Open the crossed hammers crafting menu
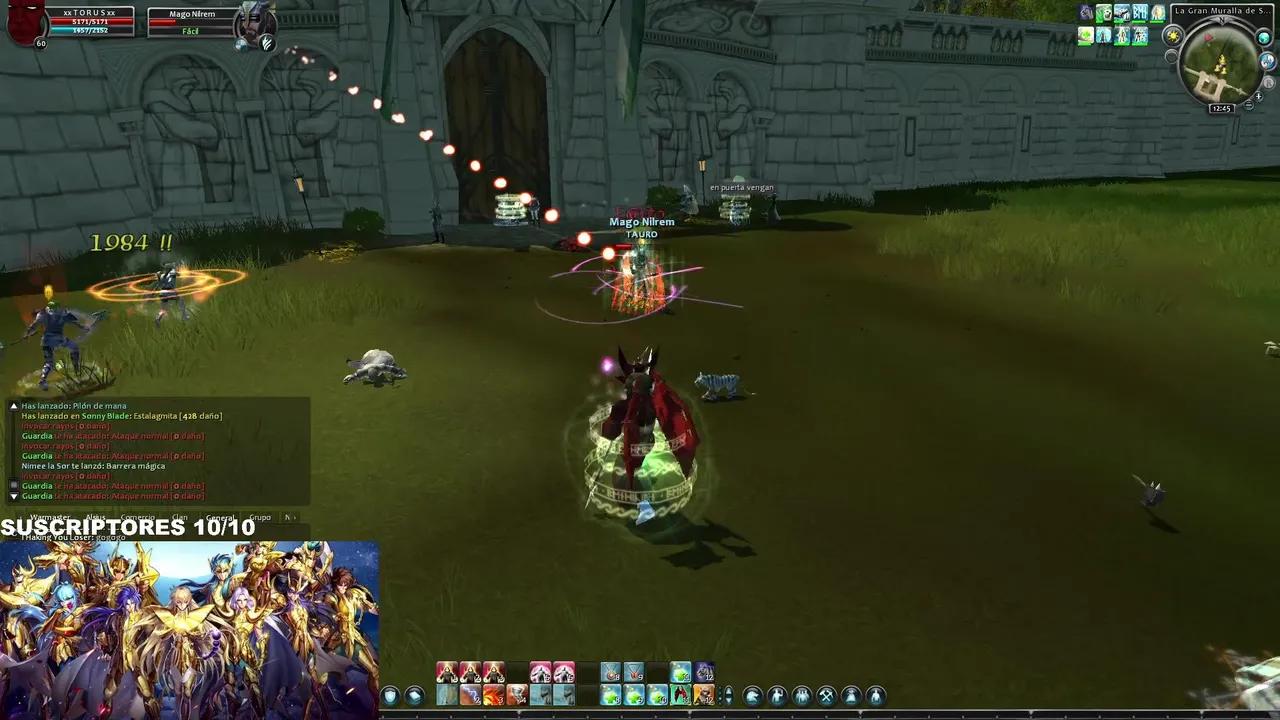The width and height of the screenshot is (1280, 720). coord(827,696)
